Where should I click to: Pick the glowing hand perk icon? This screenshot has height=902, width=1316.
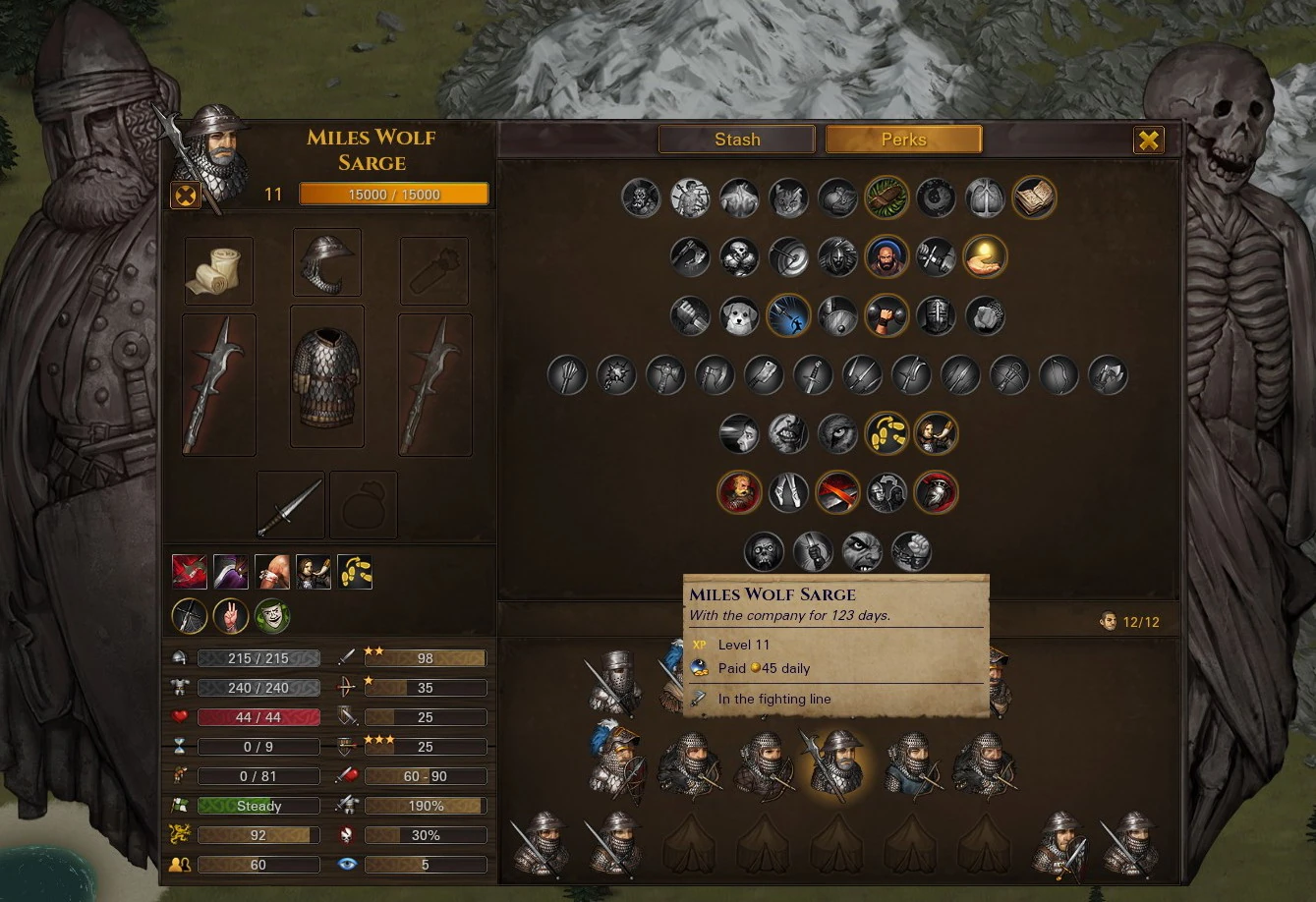pos(985,256)
